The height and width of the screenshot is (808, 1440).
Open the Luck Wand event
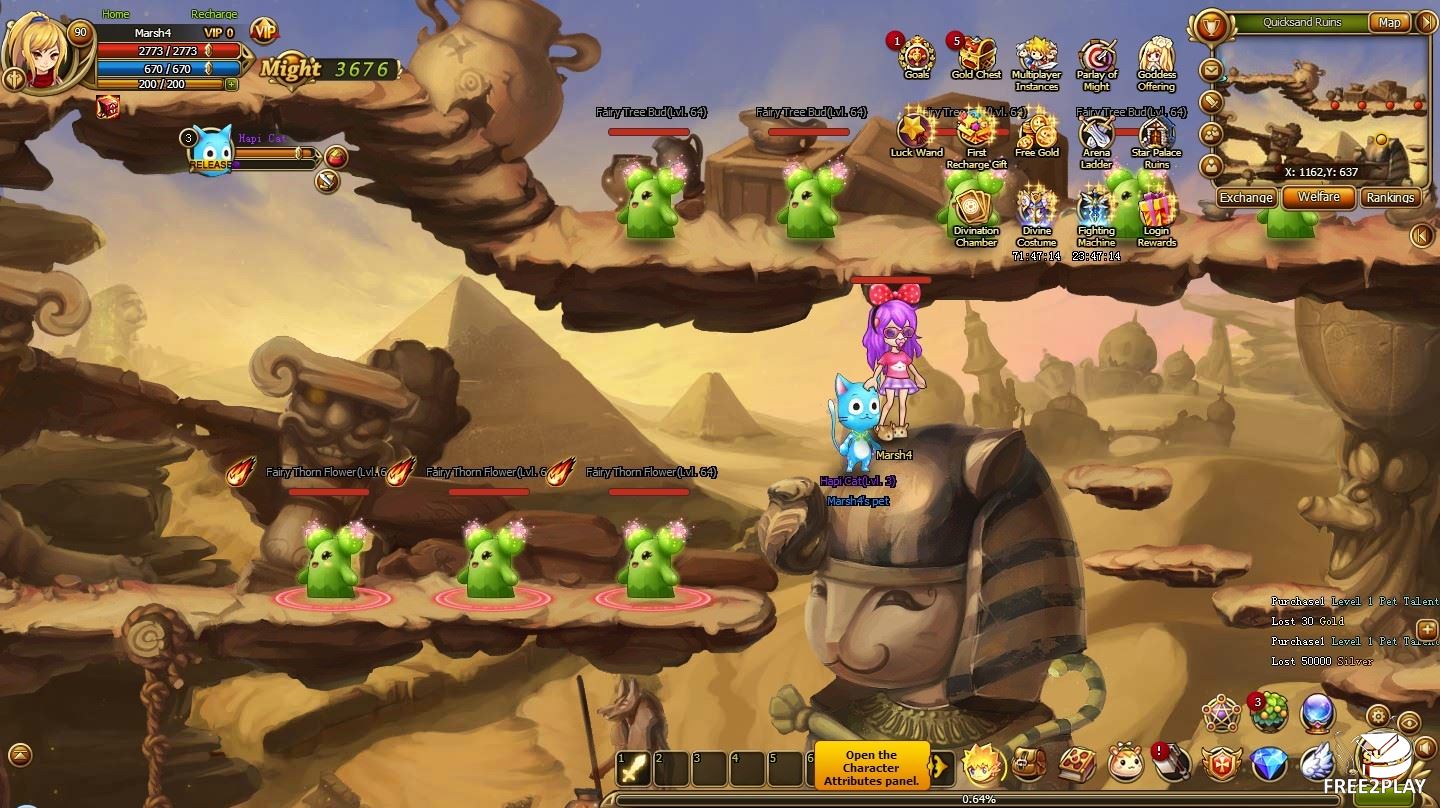(x=916, y=134)
